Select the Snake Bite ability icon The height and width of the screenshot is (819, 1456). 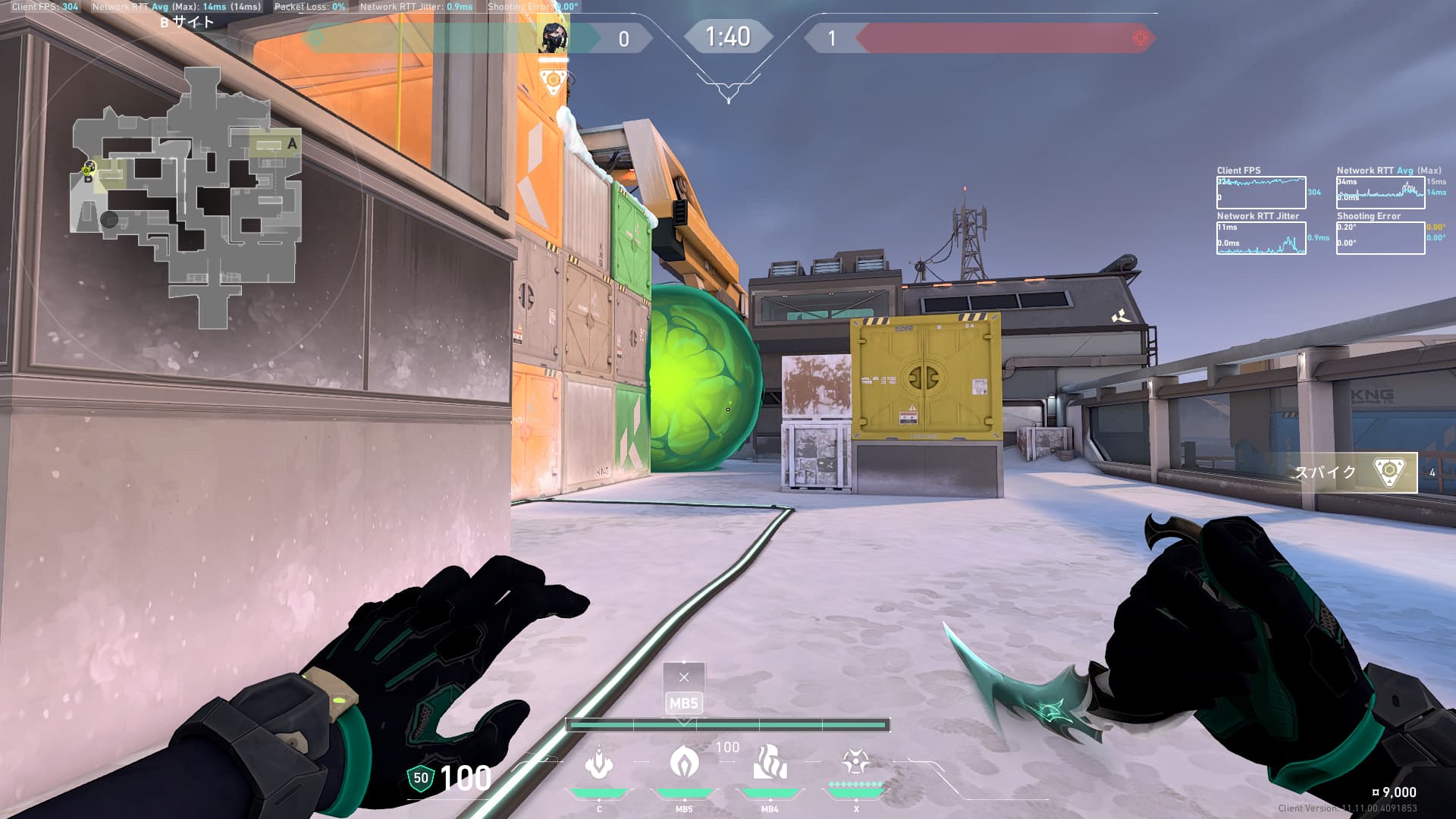(599, 763)
